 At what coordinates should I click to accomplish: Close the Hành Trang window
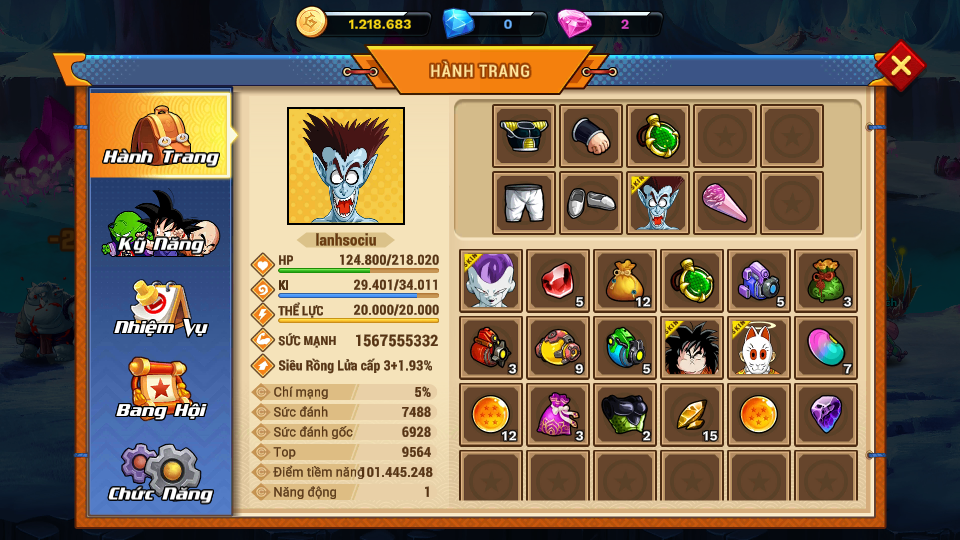click(900, 66)
